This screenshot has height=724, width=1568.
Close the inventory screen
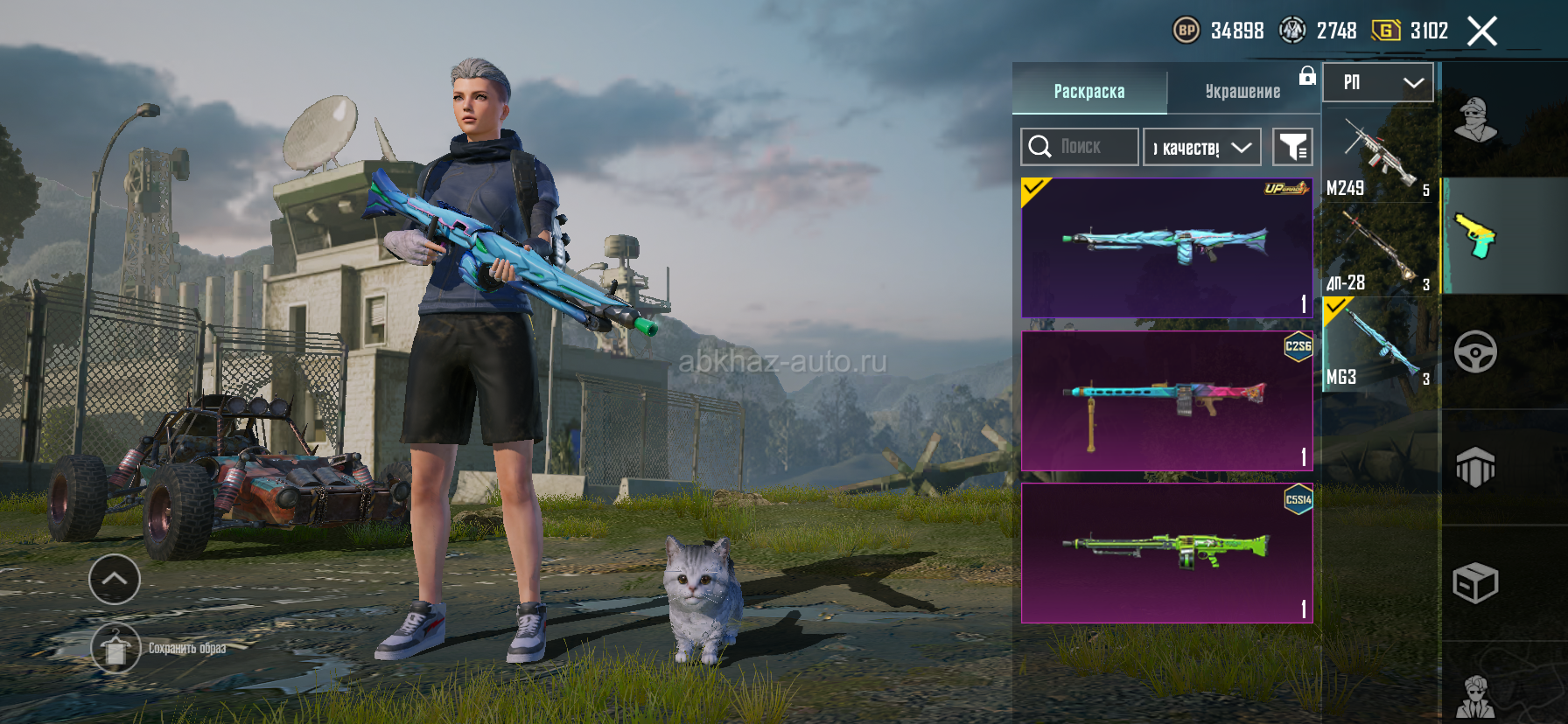tap(1481, 31)
